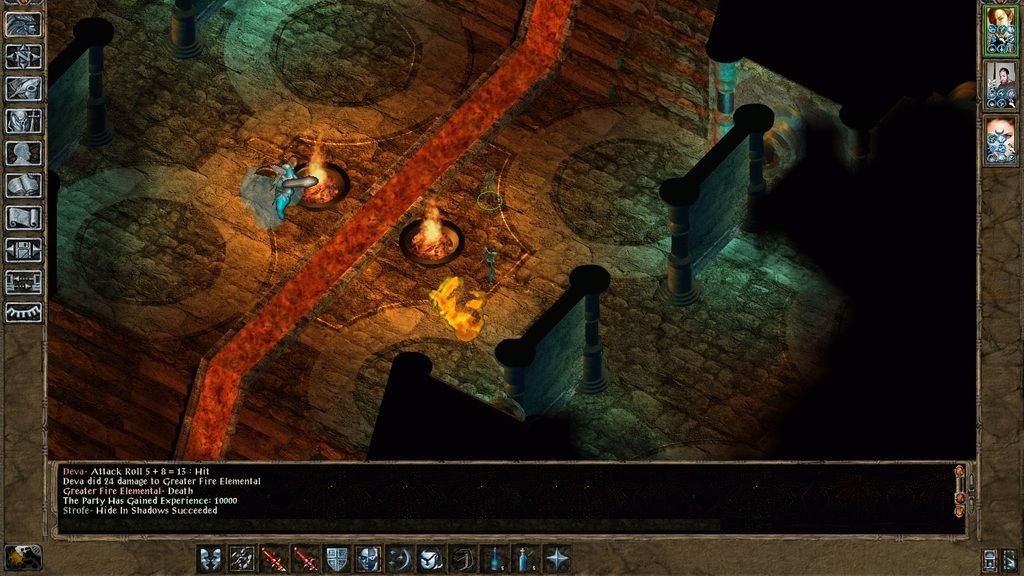Screen dimensions: 1024x576
Task: Select the crescent moon ability icon
Action: point(400,558)
